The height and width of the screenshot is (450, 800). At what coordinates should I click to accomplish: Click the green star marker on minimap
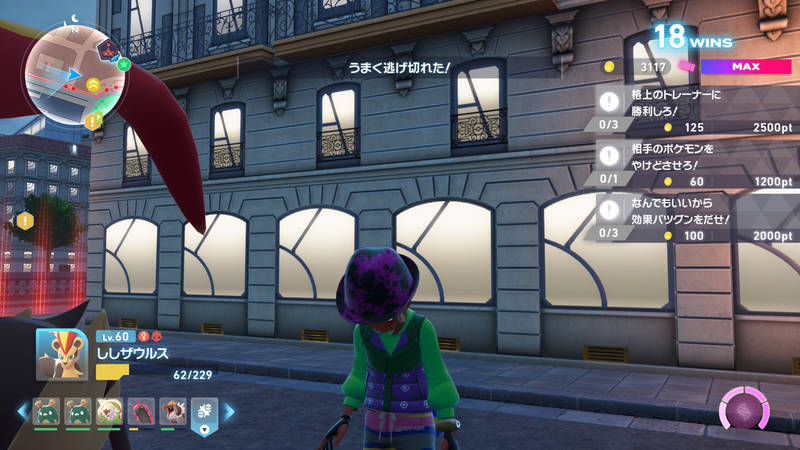[x=123, y=64]
